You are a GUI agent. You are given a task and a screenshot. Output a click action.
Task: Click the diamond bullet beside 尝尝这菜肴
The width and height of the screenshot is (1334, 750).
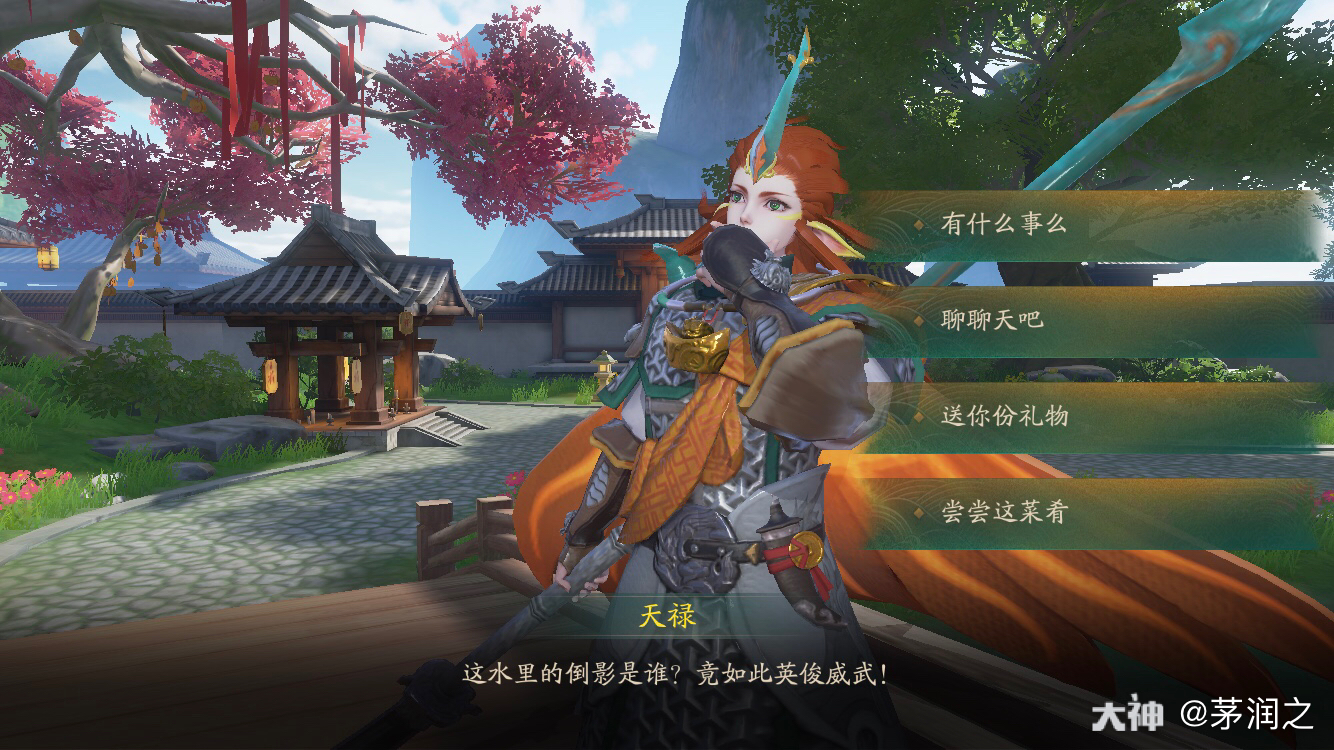coord(916,513)
